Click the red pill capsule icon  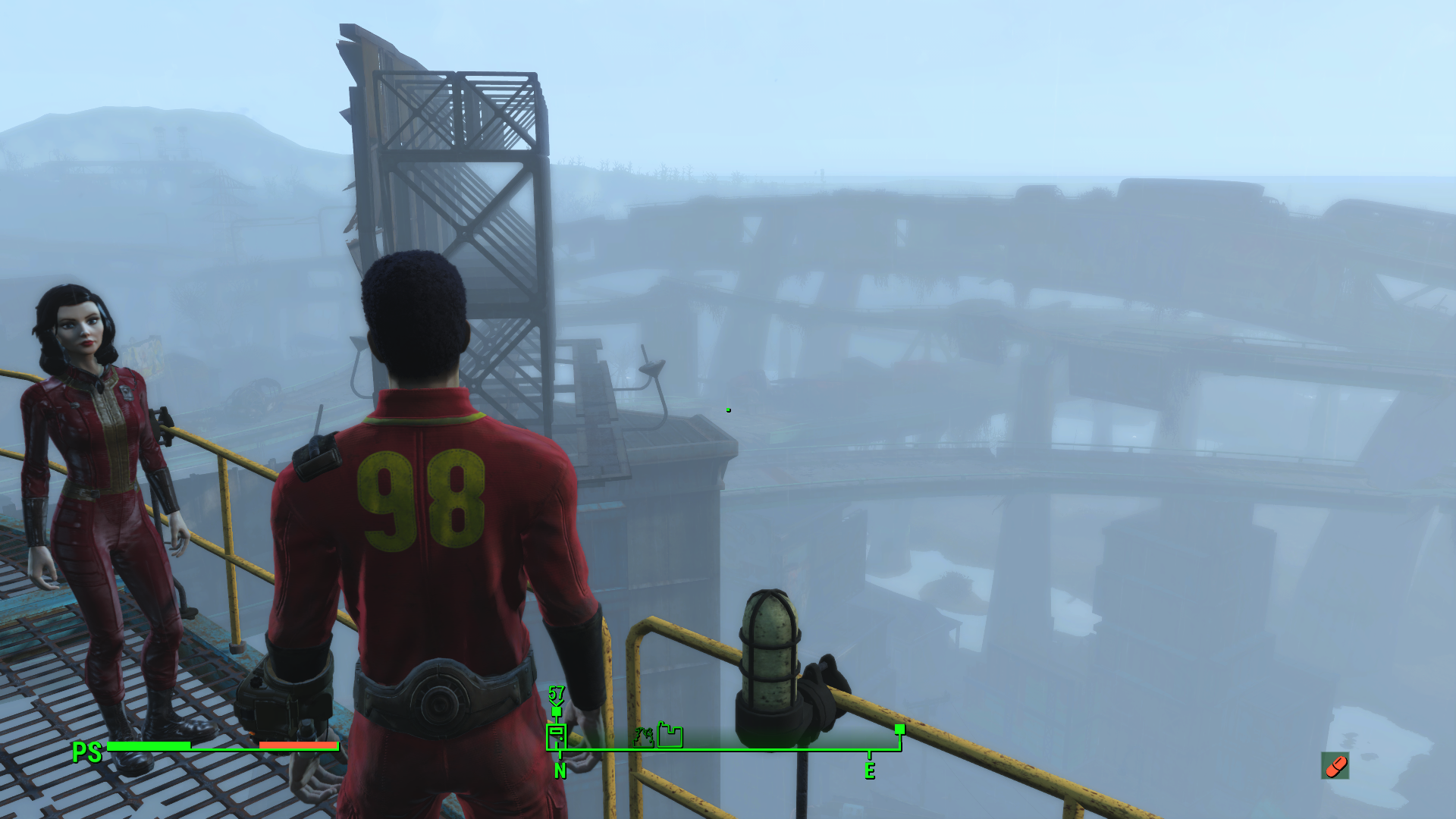pyautogui.click(x=1335, y=766)
